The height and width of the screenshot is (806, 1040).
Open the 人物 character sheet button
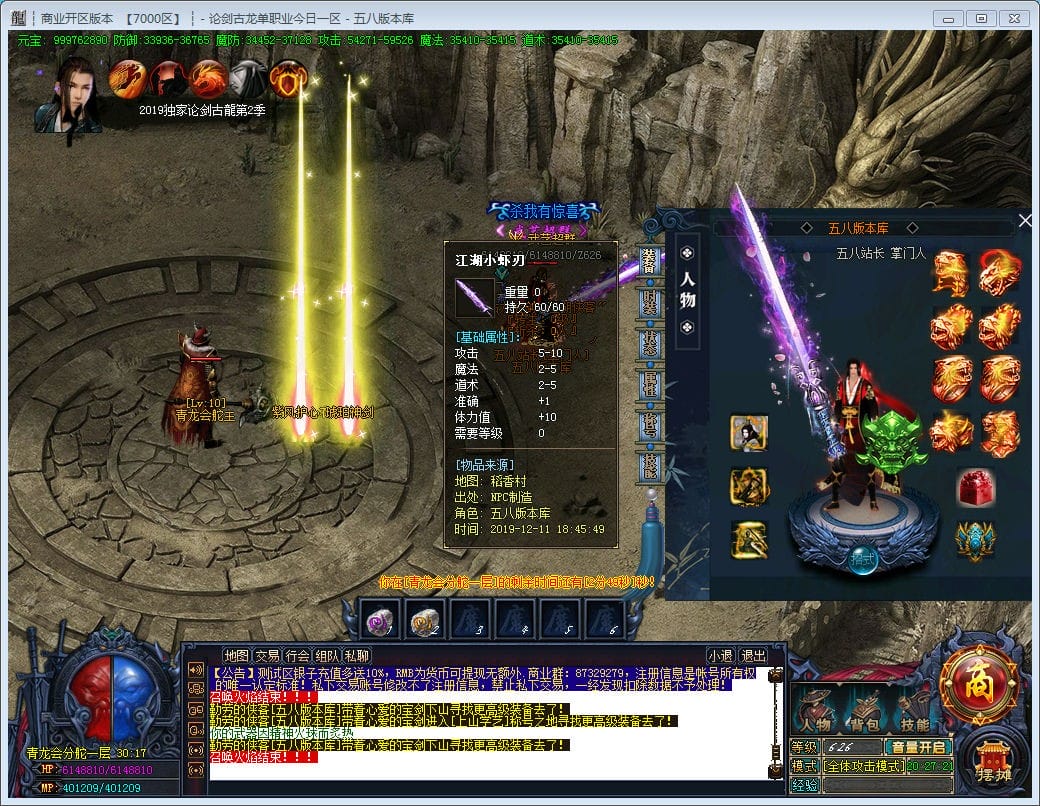pyautogui.click(x=817, y=714)
